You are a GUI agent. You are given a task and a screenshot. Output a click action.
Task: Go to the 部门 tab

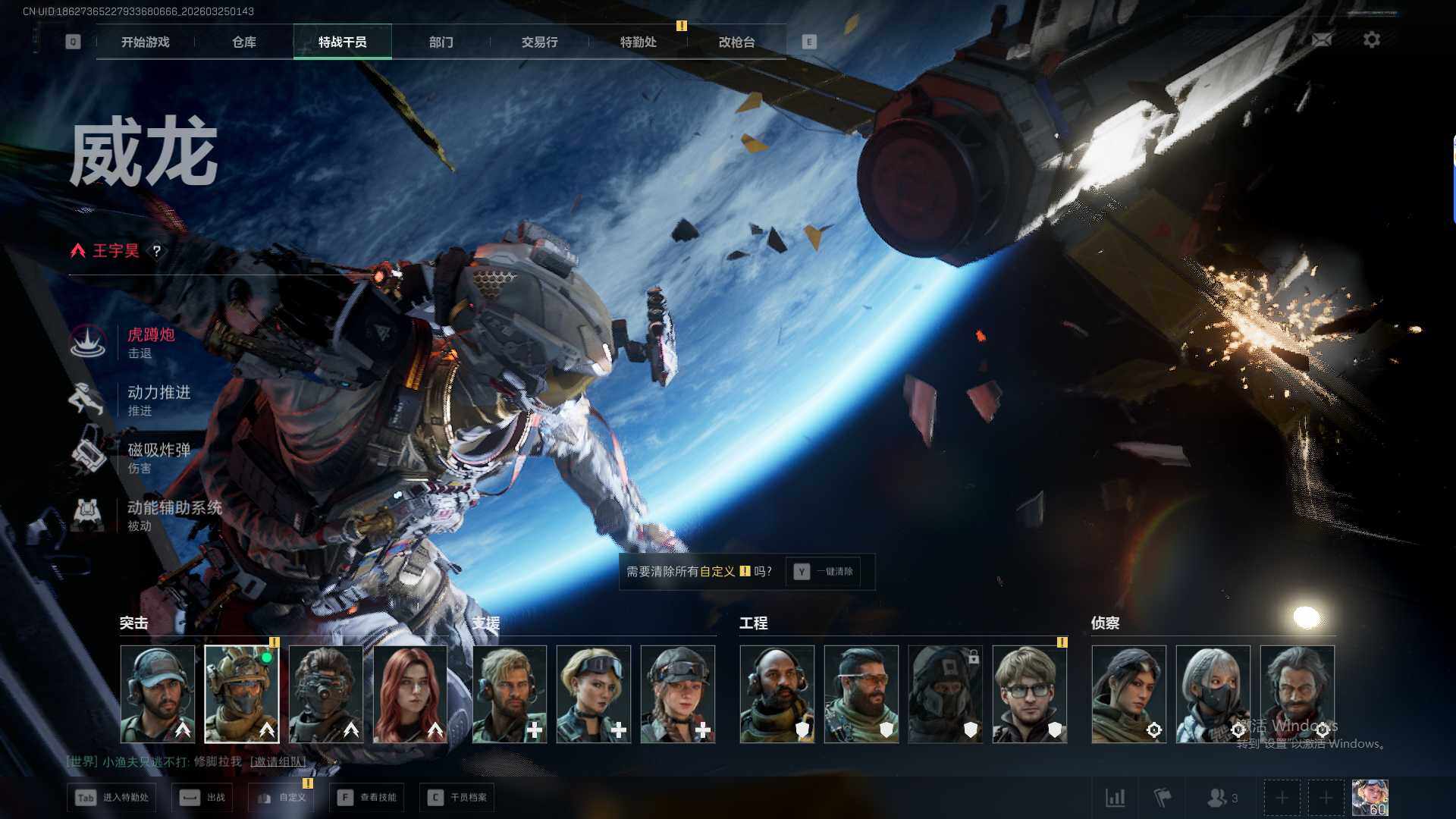pos(441,42)
